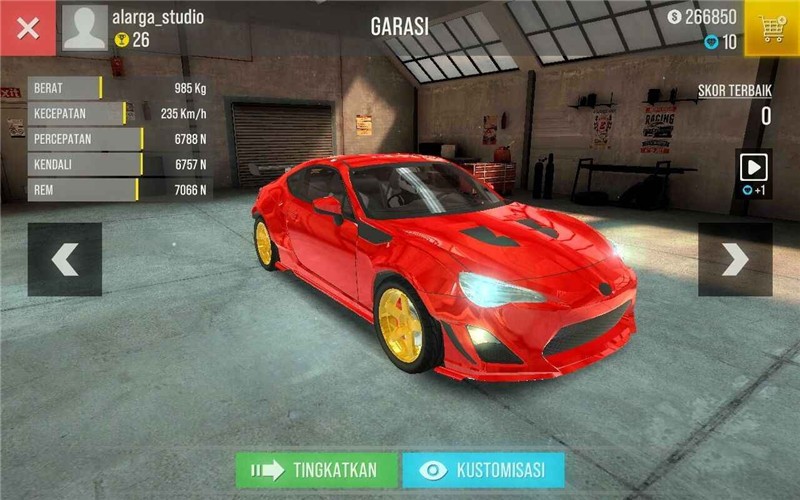Open the shopping cart store
The image size is (800, 500).
point(772,28)
